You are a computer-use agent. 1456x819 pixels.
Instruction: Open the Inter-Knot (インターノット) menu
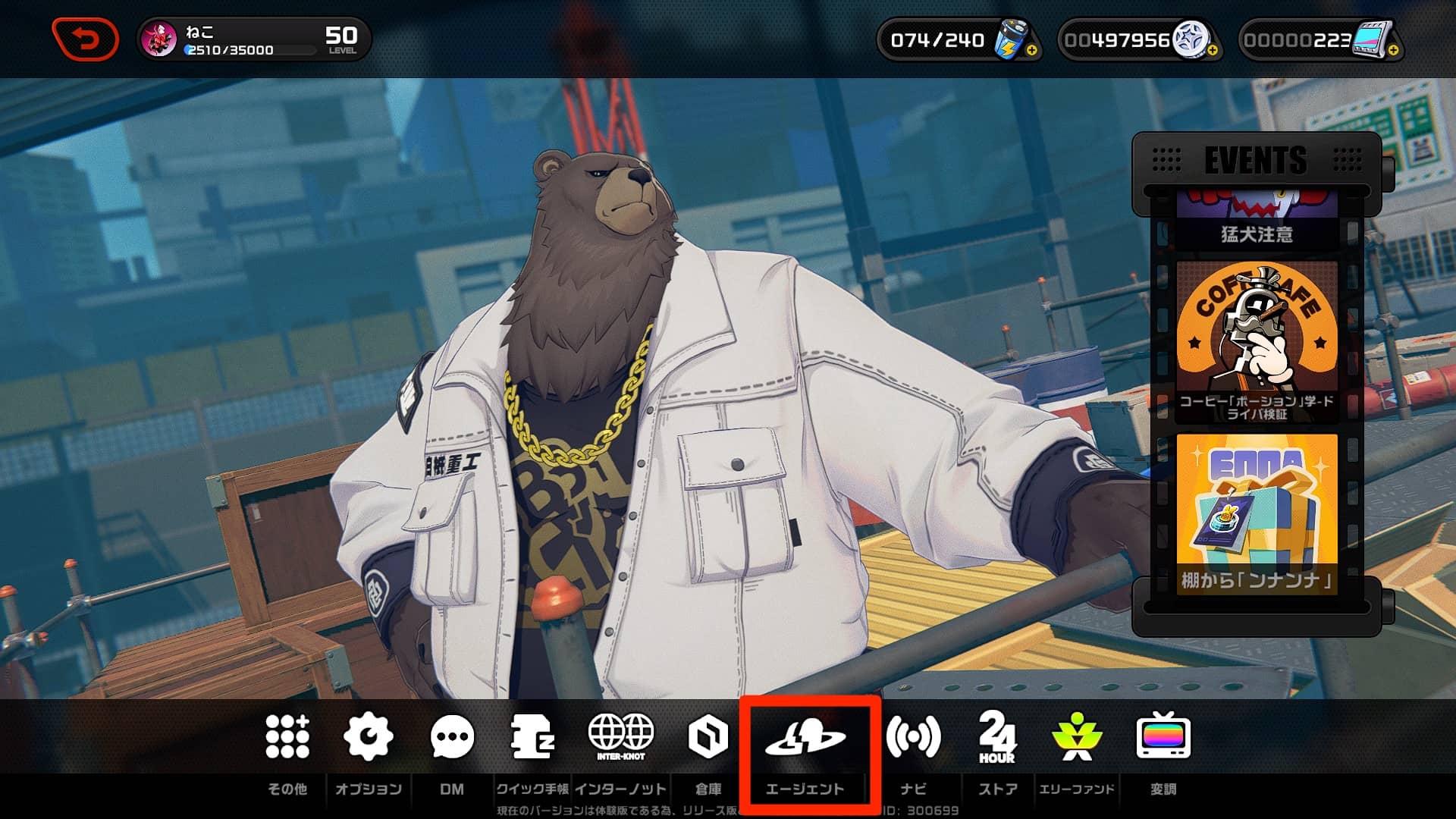pos(620,736)
